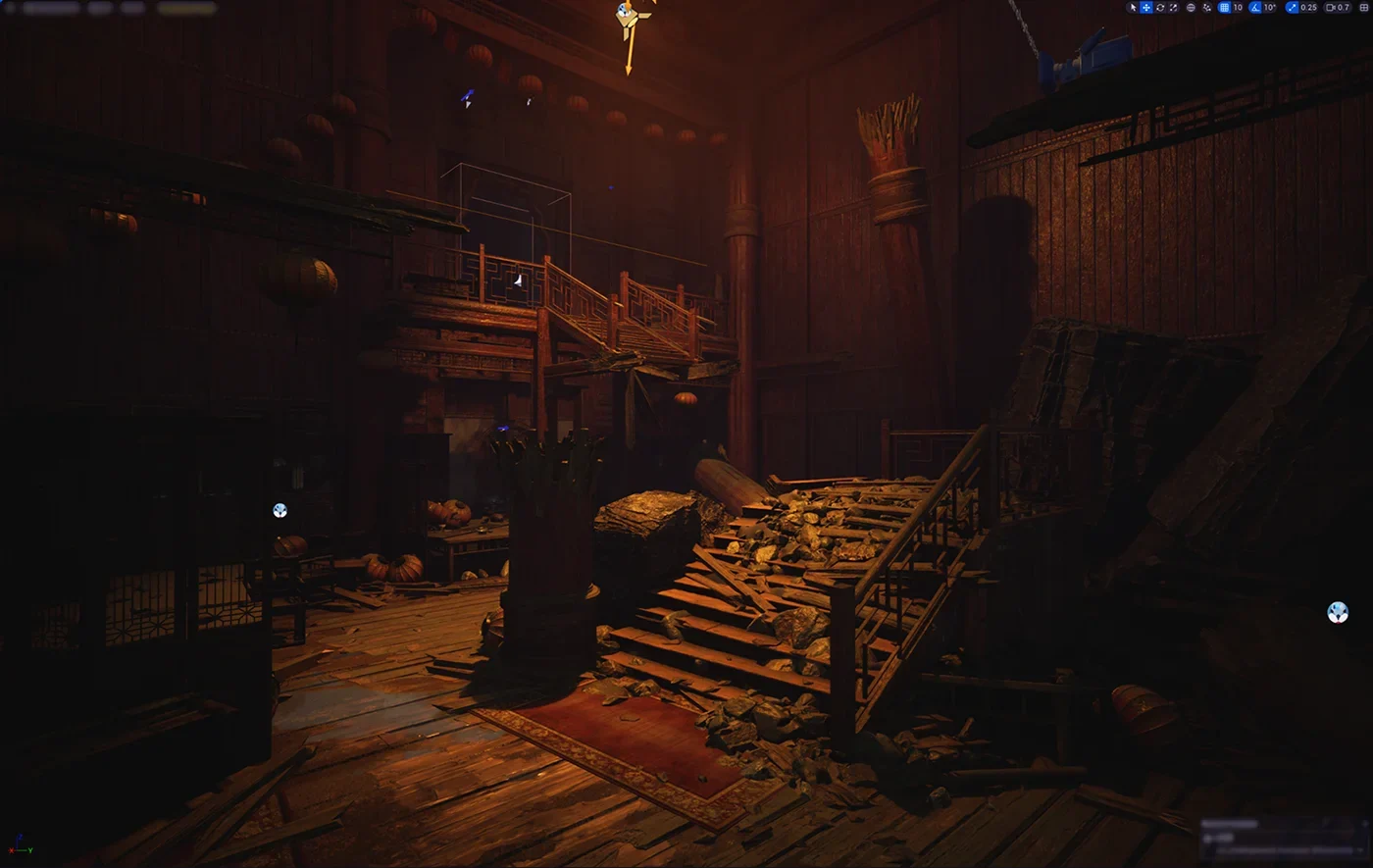Open the viewport layout grid button
Viewport: 1373px width, 868px height.
click(x=1364, y=8)
